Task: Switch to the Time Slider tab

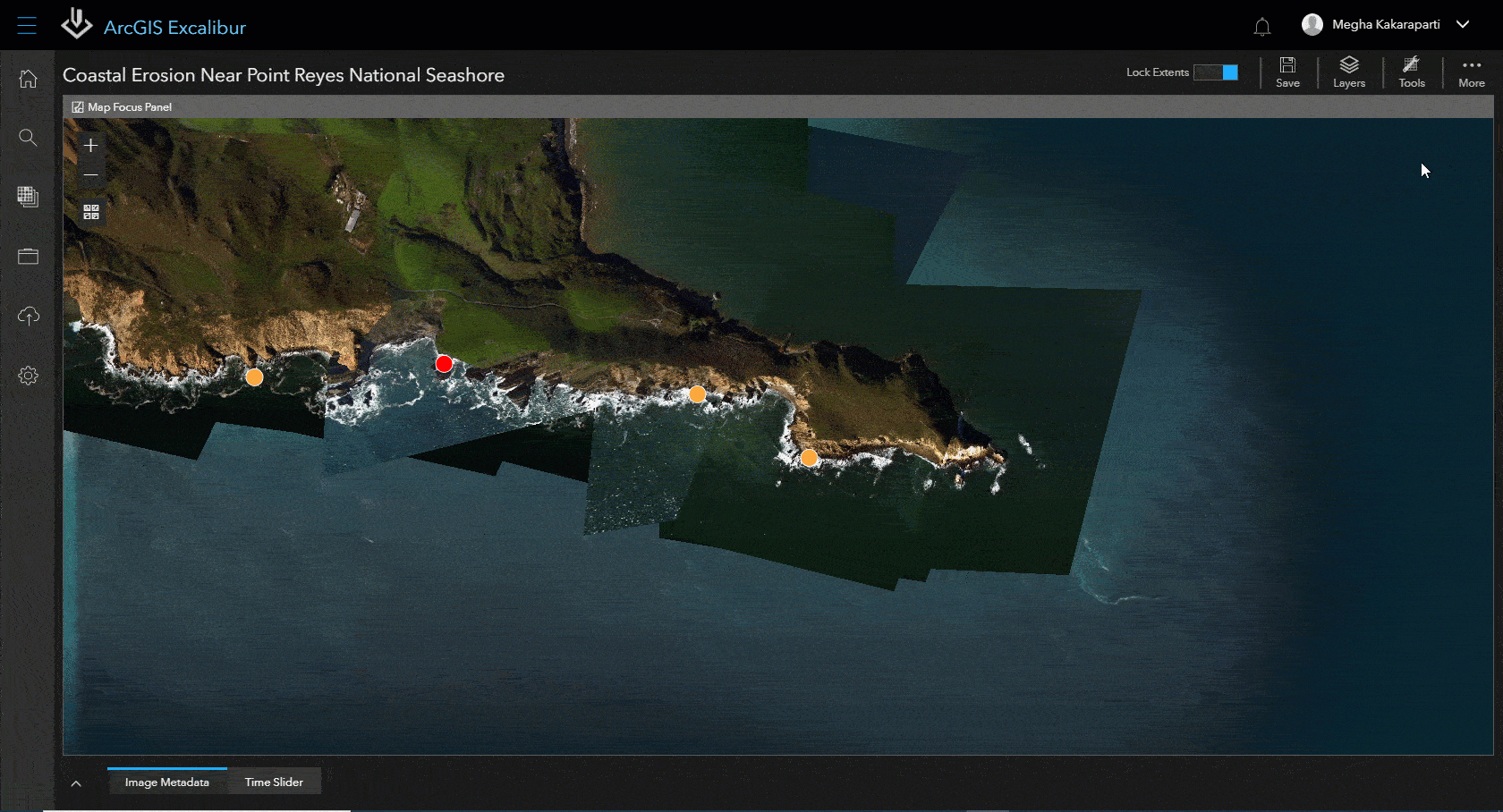Action: [274, 782]
